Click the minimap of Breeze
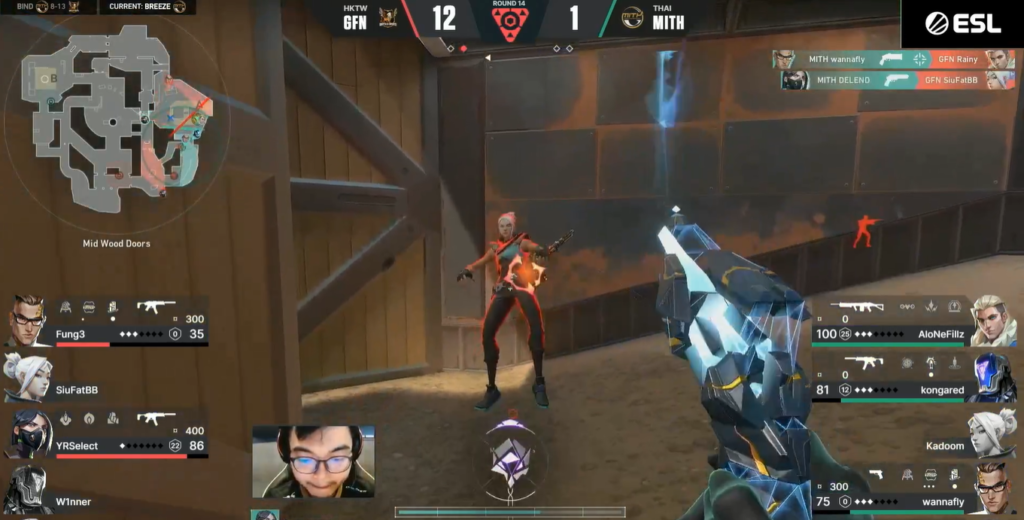Viewport: 1024px width, 520px height. click(117, 118)
